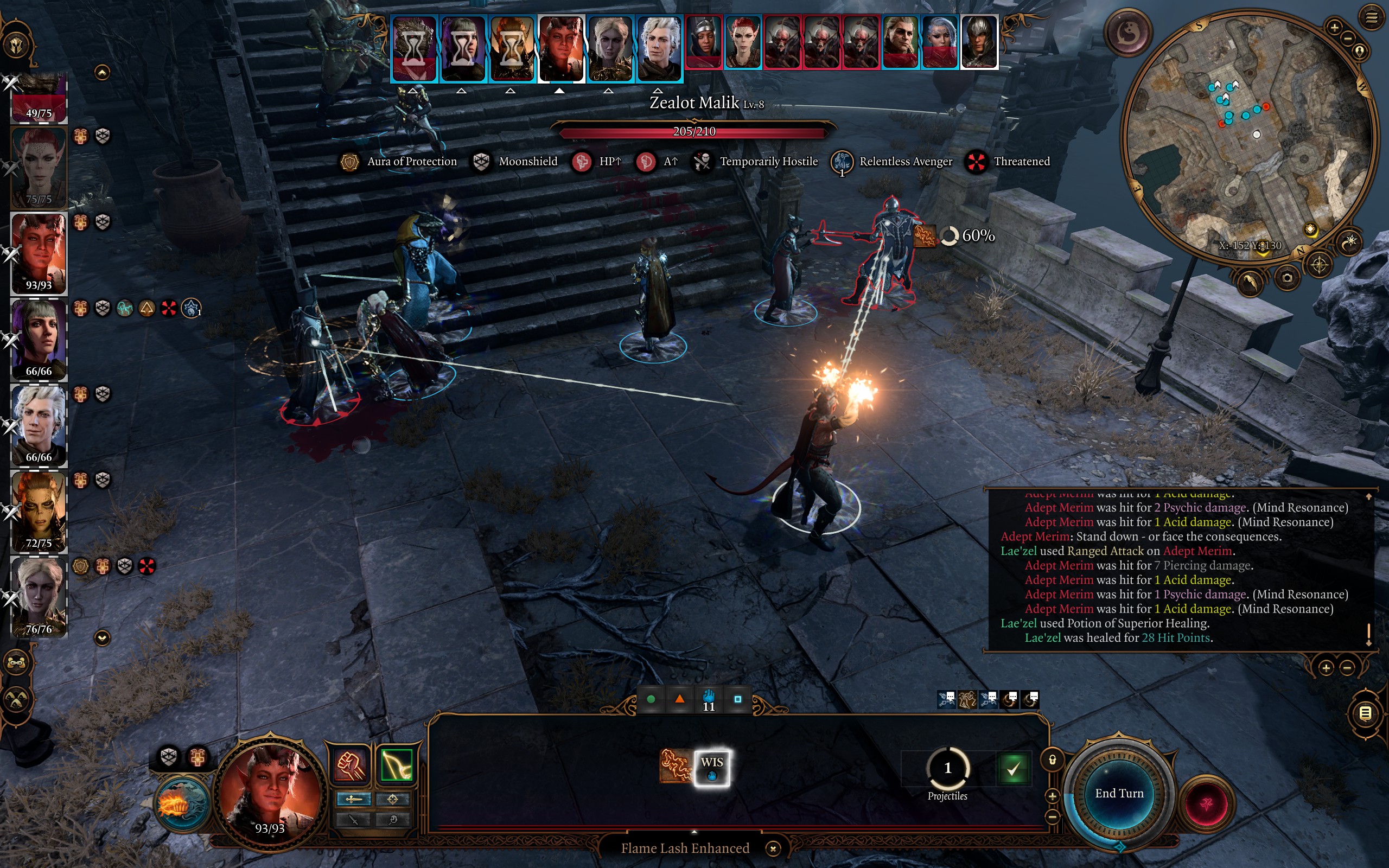Cancel the Flame Lash Enhanced cast

pos(773,848)
